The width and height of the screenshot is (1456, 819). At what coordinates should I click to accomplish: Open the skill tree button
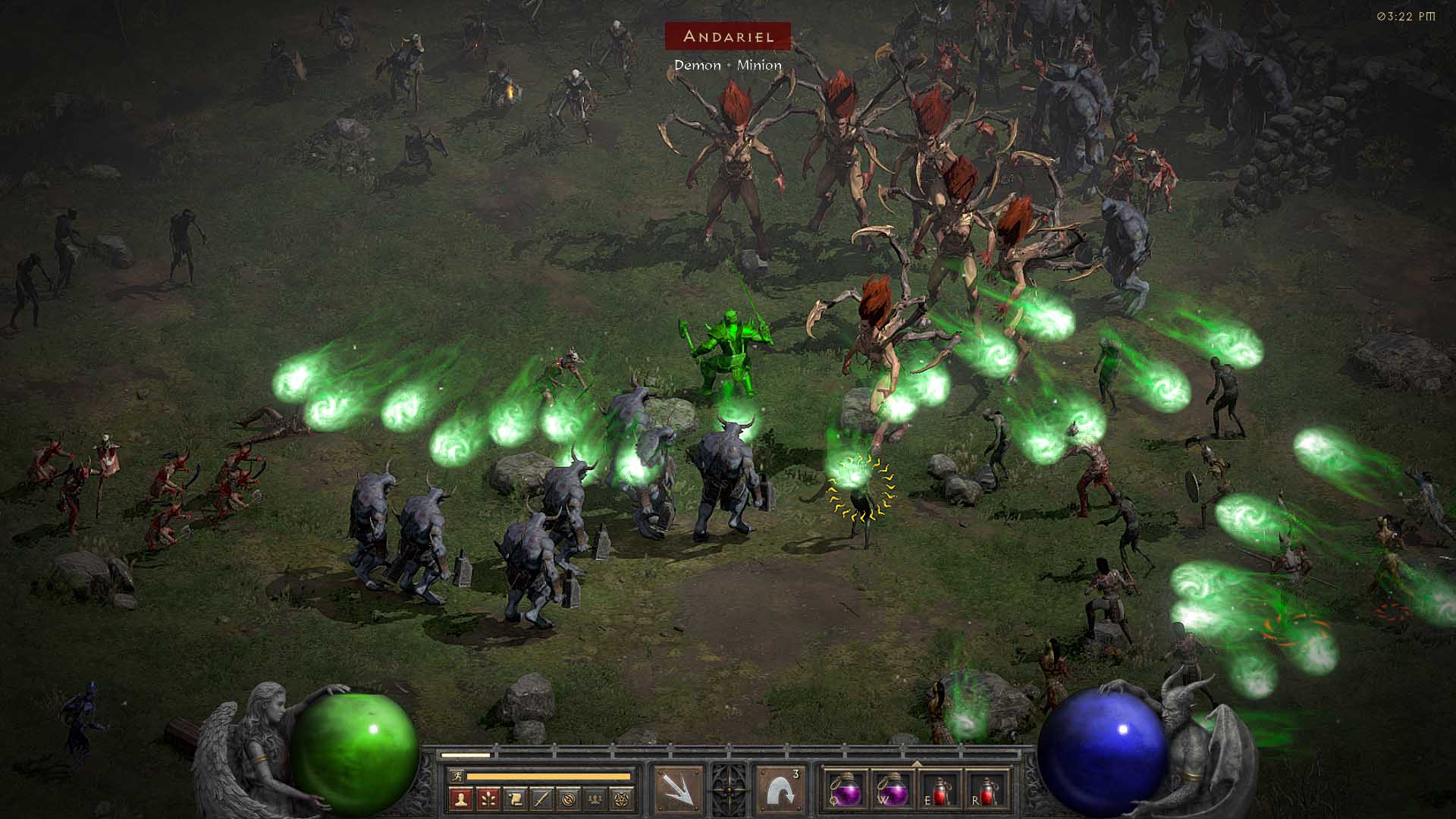point(488,798)
